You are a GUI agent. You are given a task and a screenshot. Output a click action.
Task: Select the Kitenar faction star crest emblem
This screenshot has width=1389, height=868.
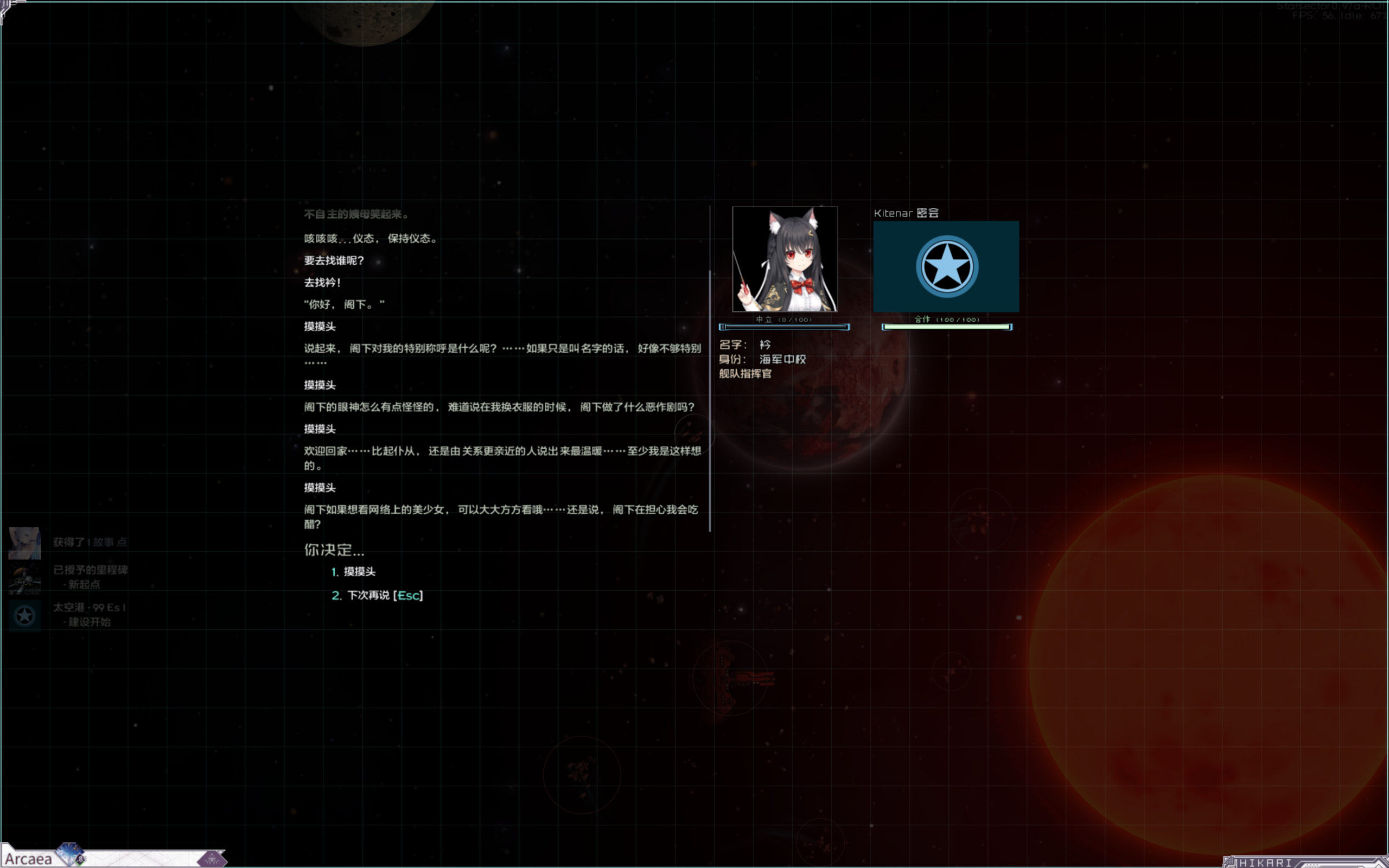(945, 266)
